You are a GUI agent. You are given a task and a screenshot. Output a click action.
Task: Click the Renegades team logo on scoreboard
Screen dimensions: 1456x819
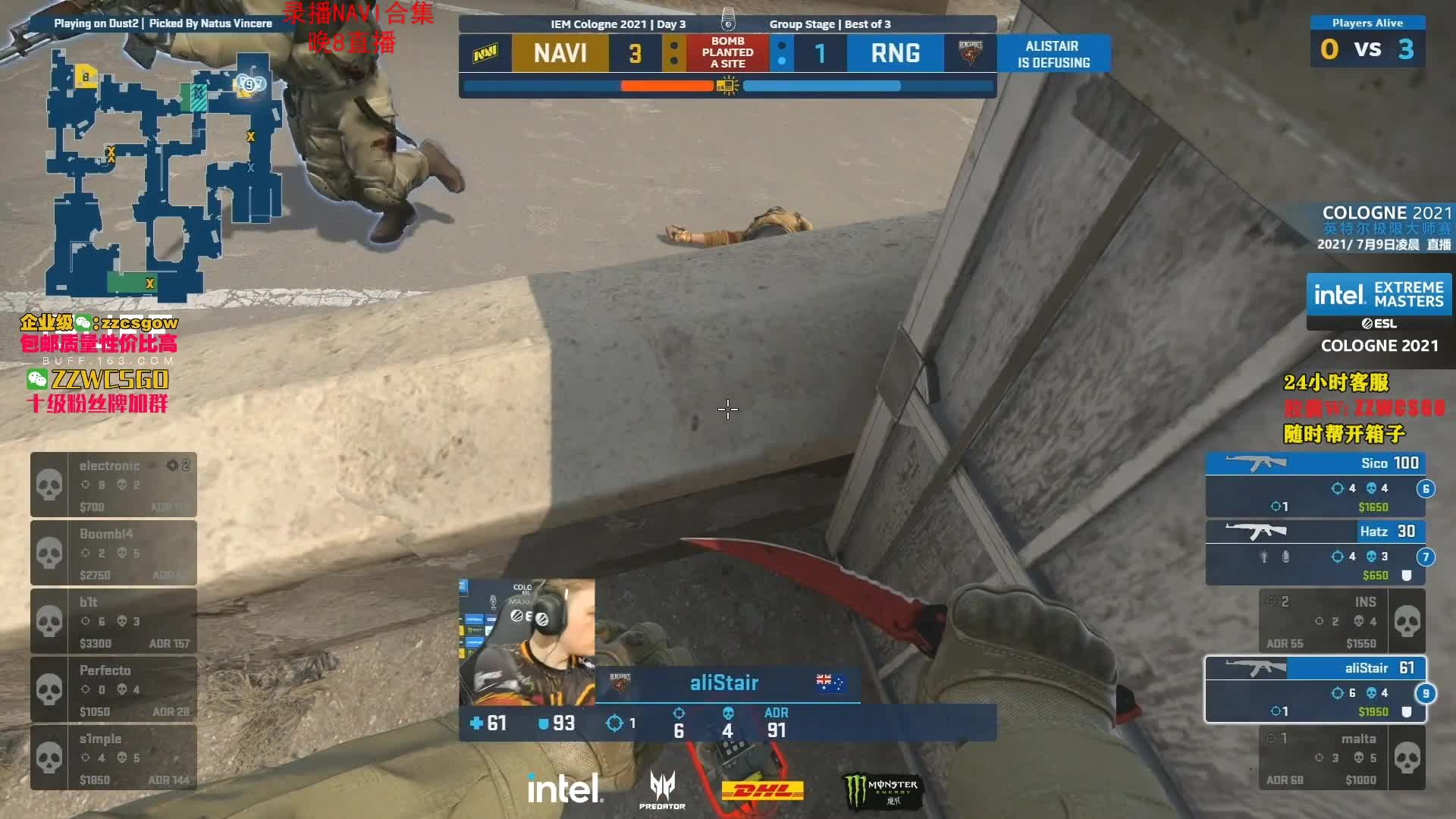(970, 53)
